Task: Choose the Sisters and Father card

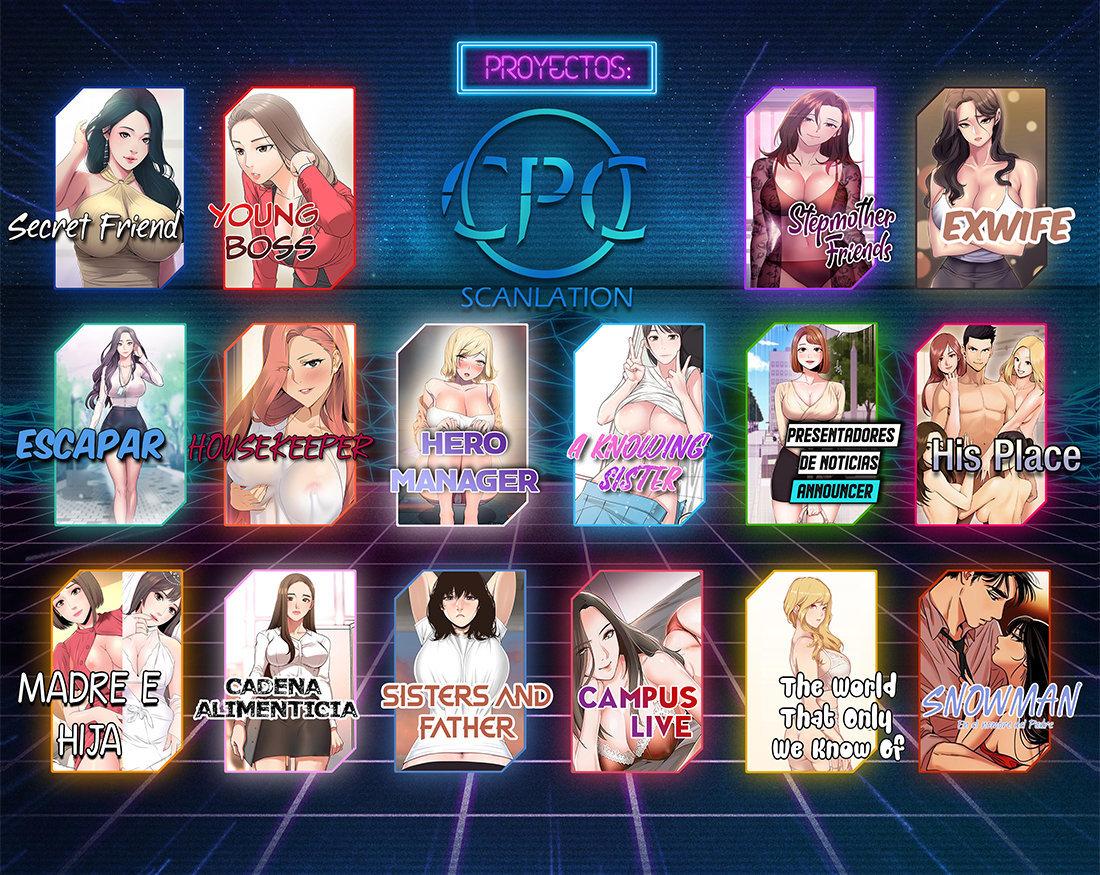Action: pos(461,675)
